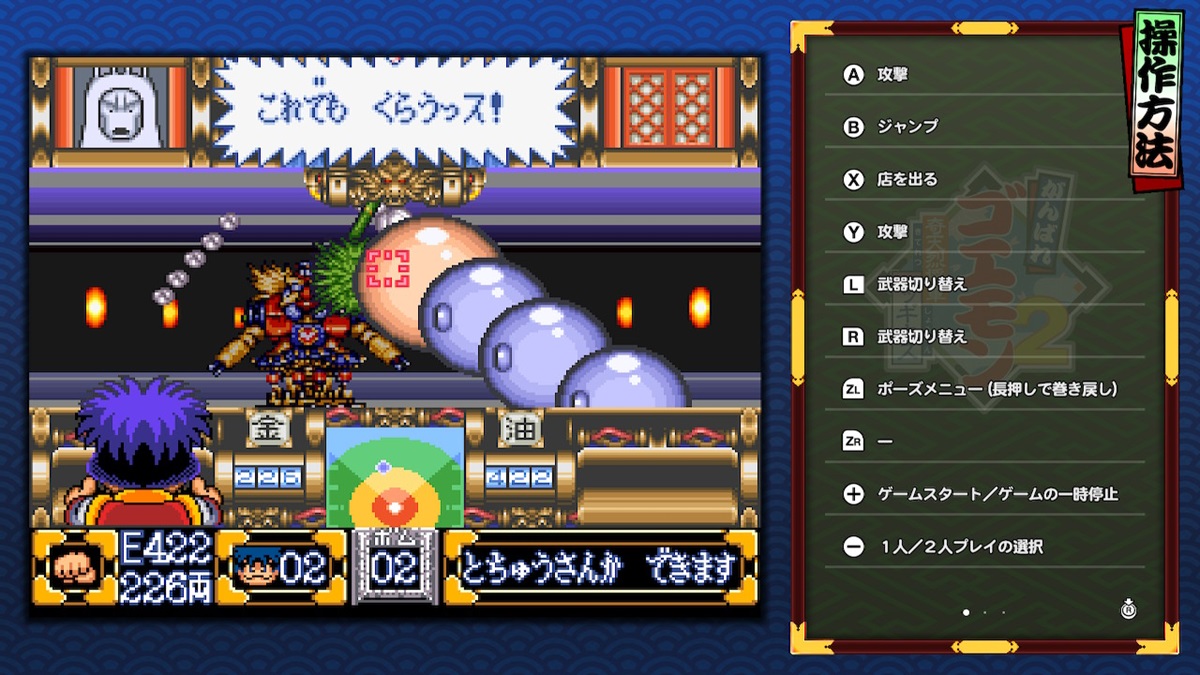Screen dimensions: 1200x675
Task: Jump to the last page indicator dot
Action: [x=1003, y=611]
